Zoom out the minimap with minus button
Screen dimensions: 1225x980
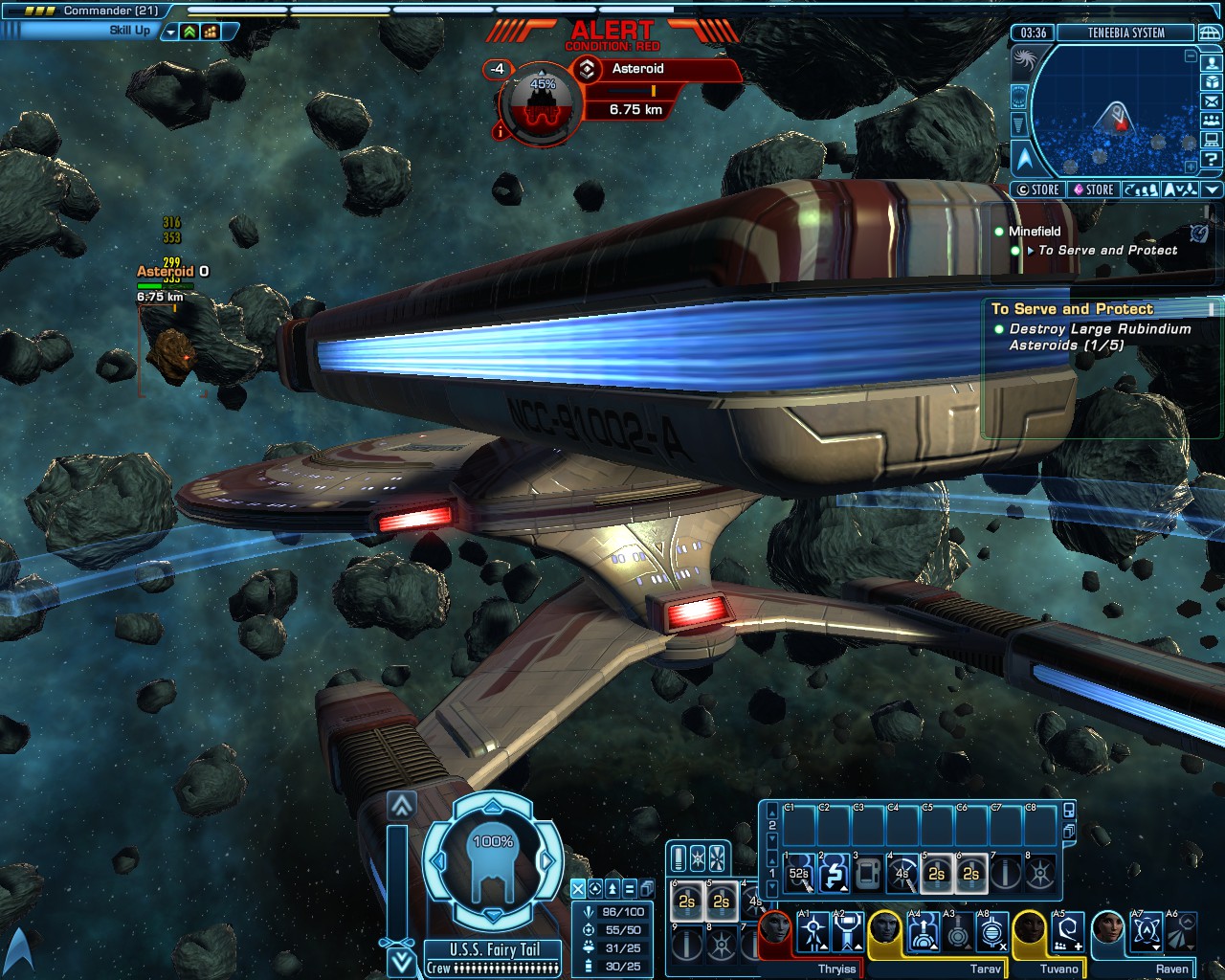click(1191, 56)
